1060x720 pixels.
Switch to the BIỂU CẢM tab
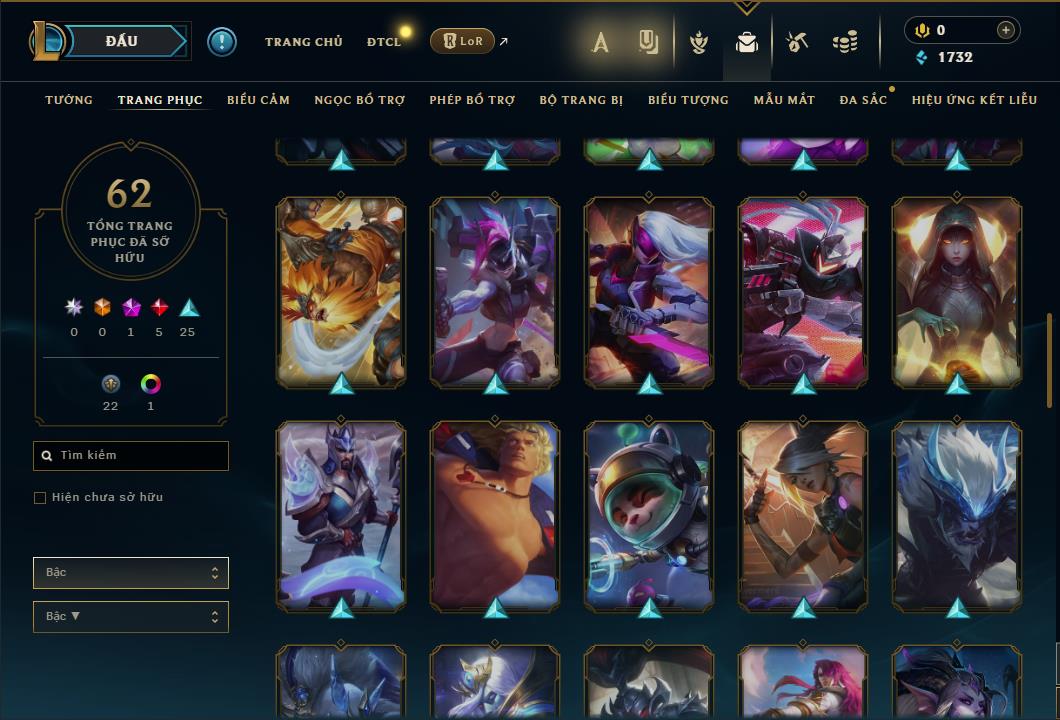[x=258, y=100]
